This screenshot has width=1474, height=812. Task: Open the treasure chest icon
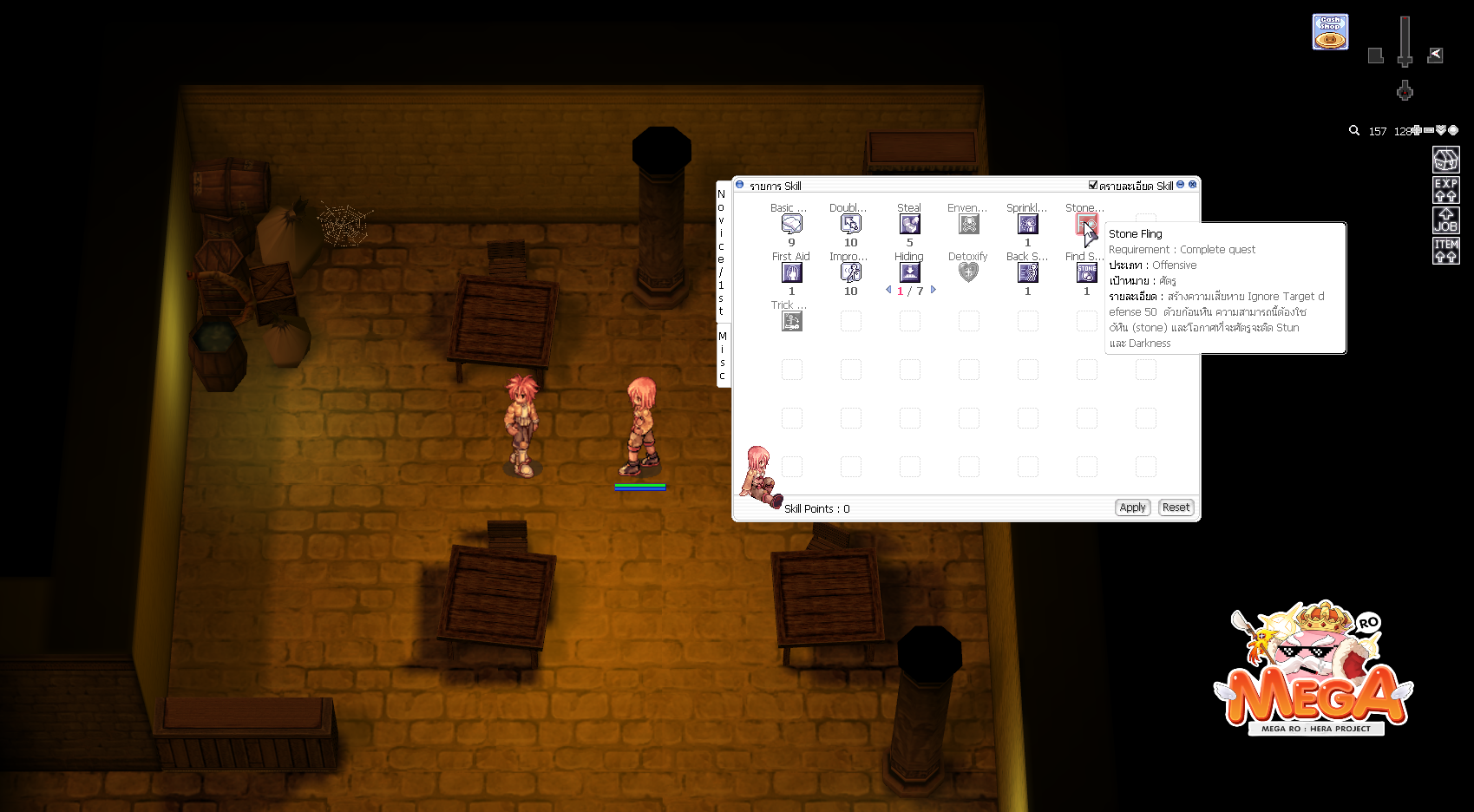click(x=1445, y=160)
